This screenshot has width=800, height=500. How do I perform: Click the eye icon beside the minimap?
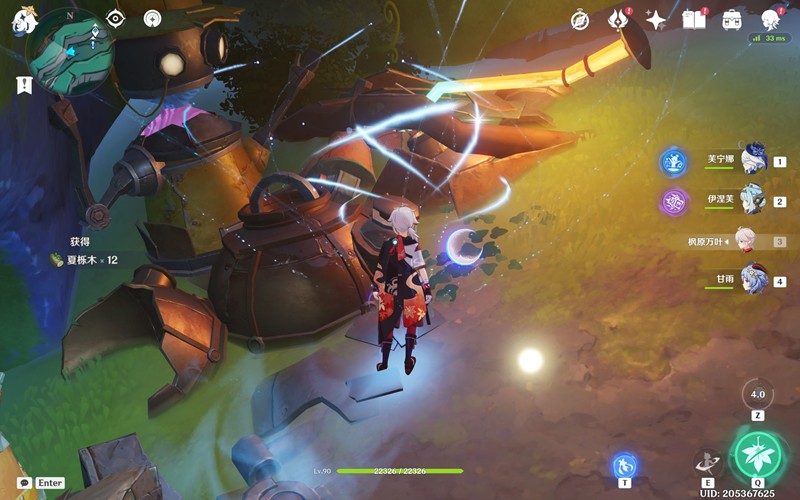point(115,19)
